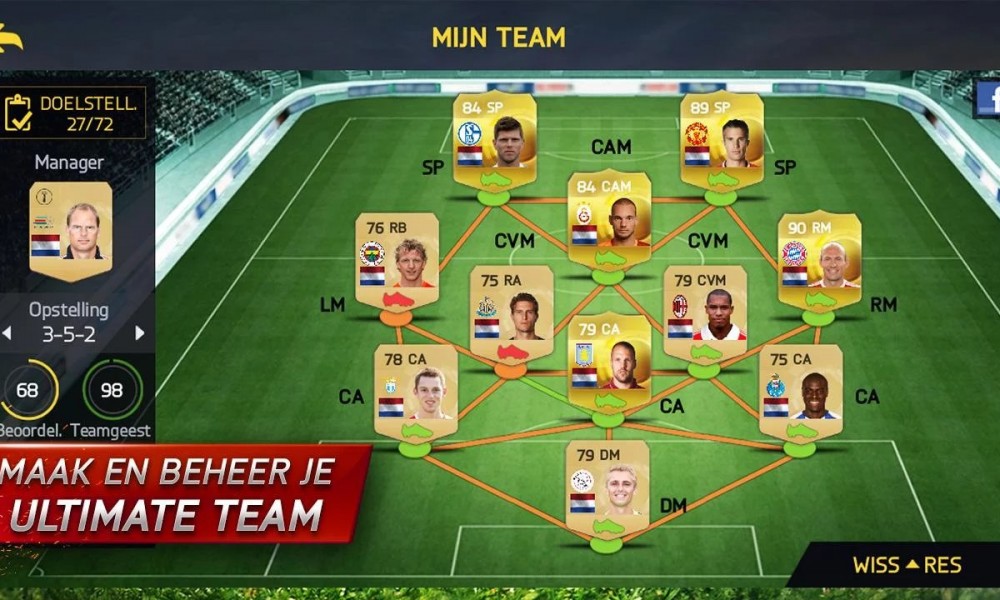Choose the 75 RA player card
Screen dimensions: 1000x600
(x=511, y=310)
